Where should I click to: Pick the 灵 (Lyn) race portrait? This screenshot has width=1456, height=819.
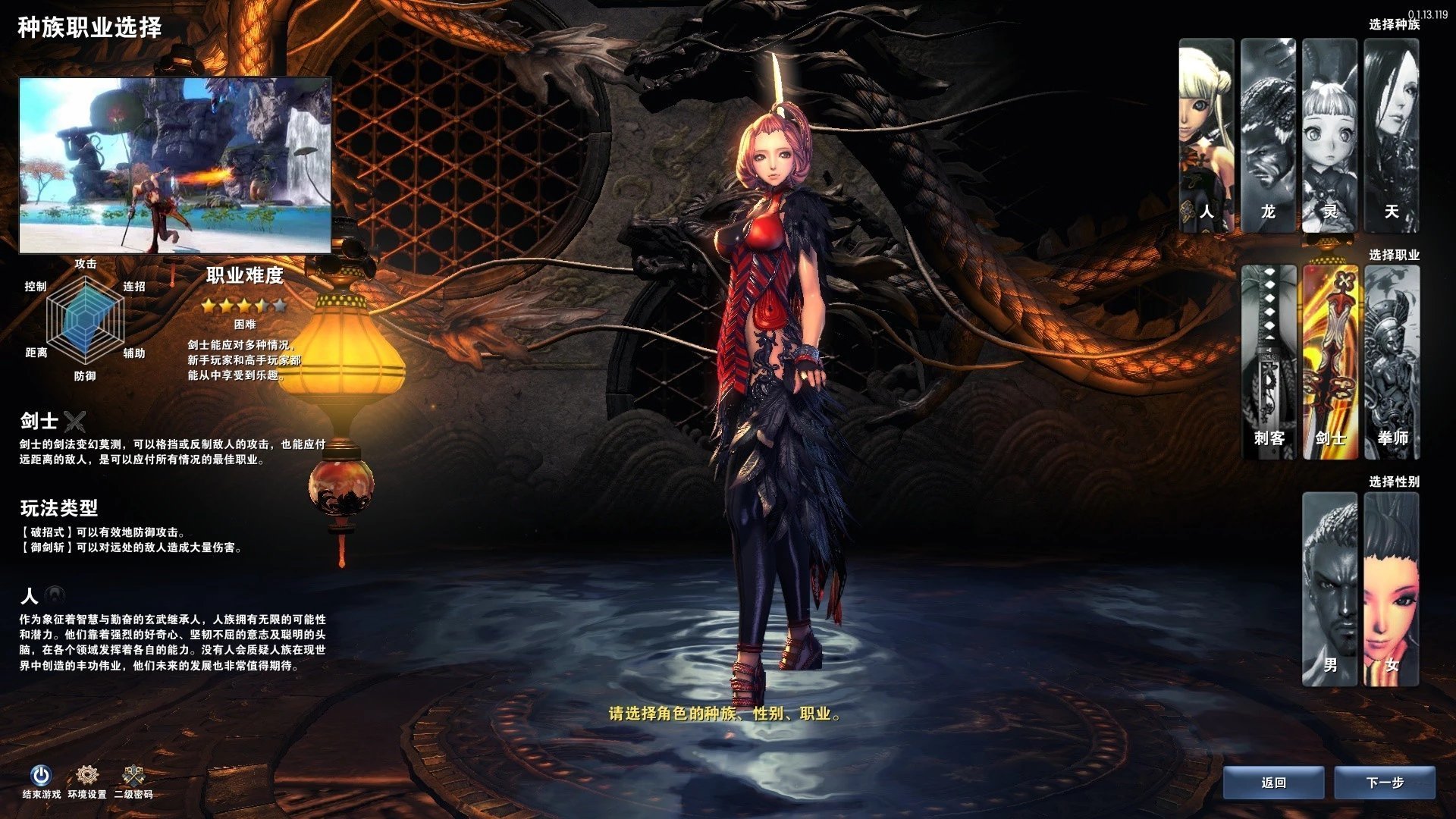pos(1329,135)
